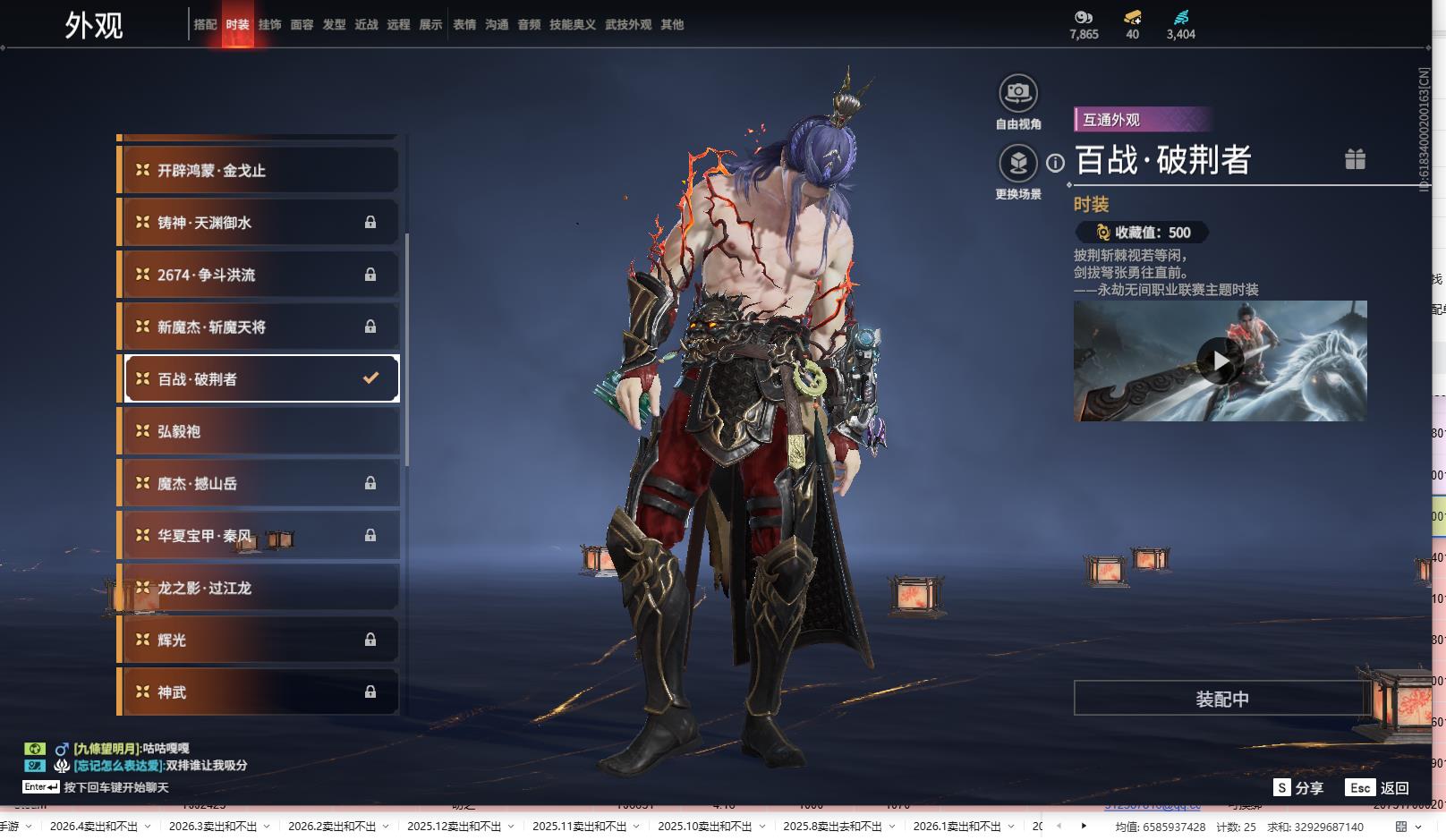Share the outfit with 分享
Image resolution: width=1446 pixels, height=840 pixels.
click(1298, 787)
